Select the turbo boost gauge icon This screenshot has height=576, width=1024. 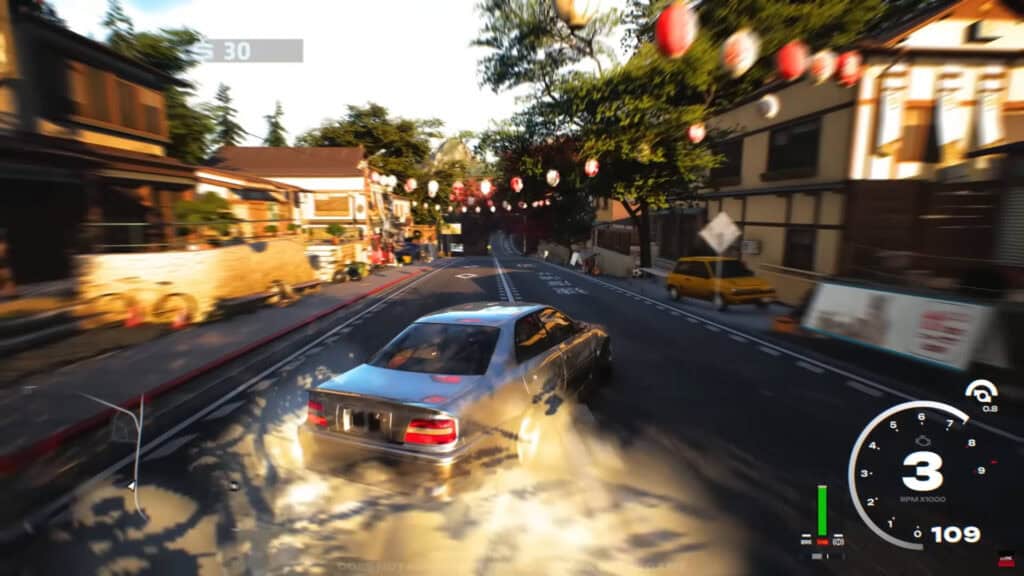(x=981, y=392)
